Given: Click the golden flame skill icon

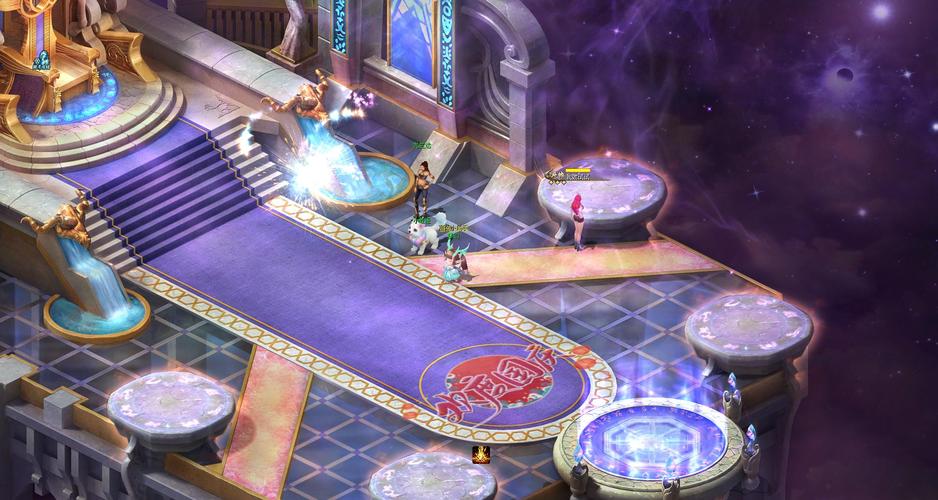Looking at the screenshot, I should 480,455.
